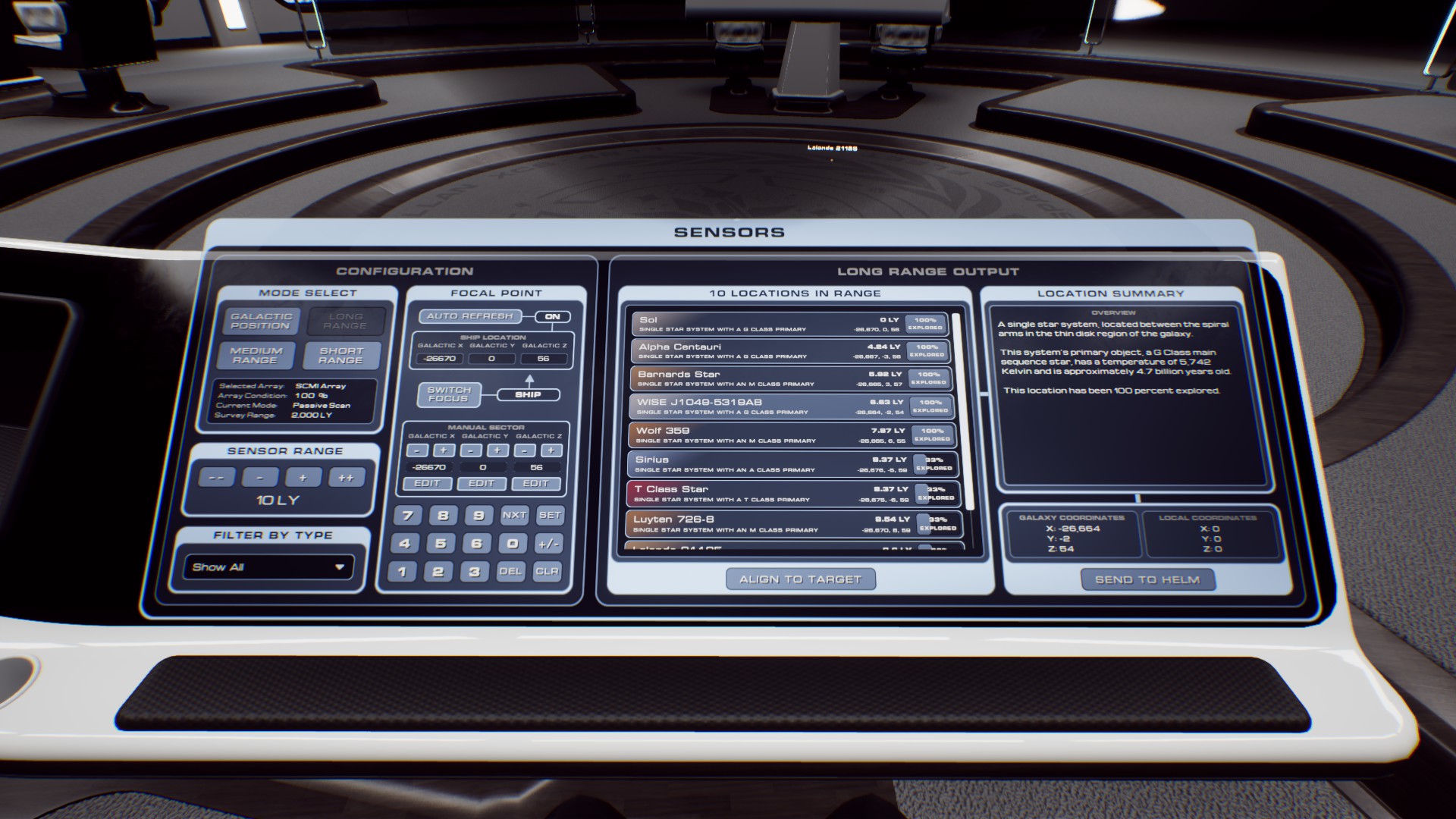Select the DEL keypad key
Image resolution: width=1456 pixels, height=819 pixels.
[510, 572]
